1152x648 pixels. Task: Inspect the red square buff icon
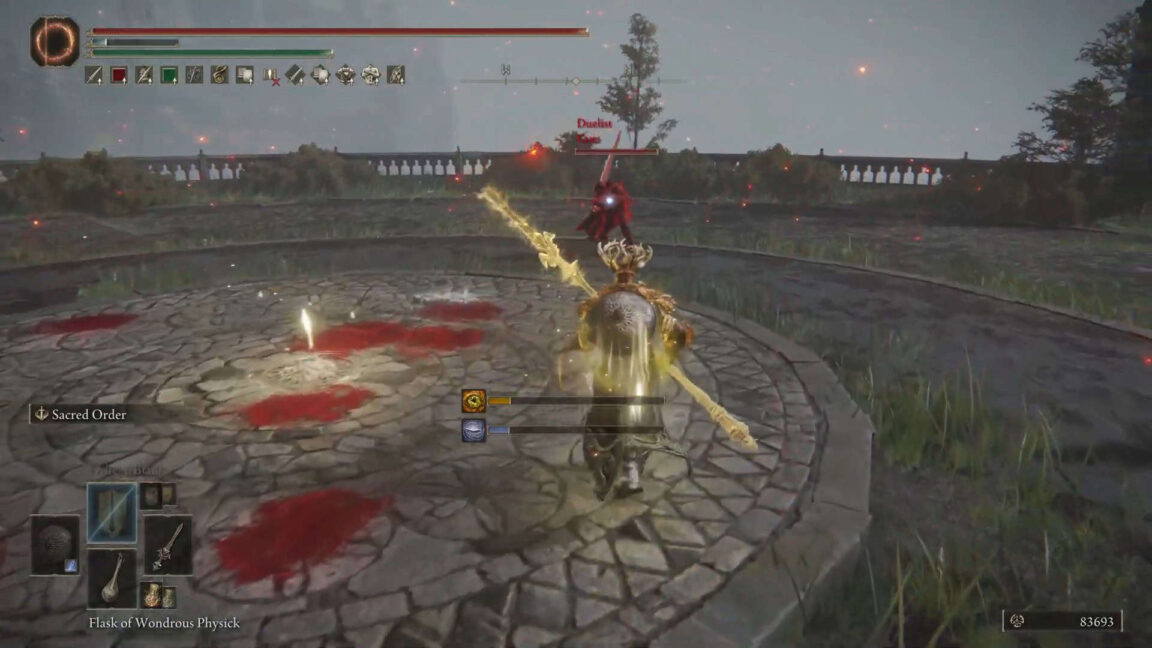(119, 75)
